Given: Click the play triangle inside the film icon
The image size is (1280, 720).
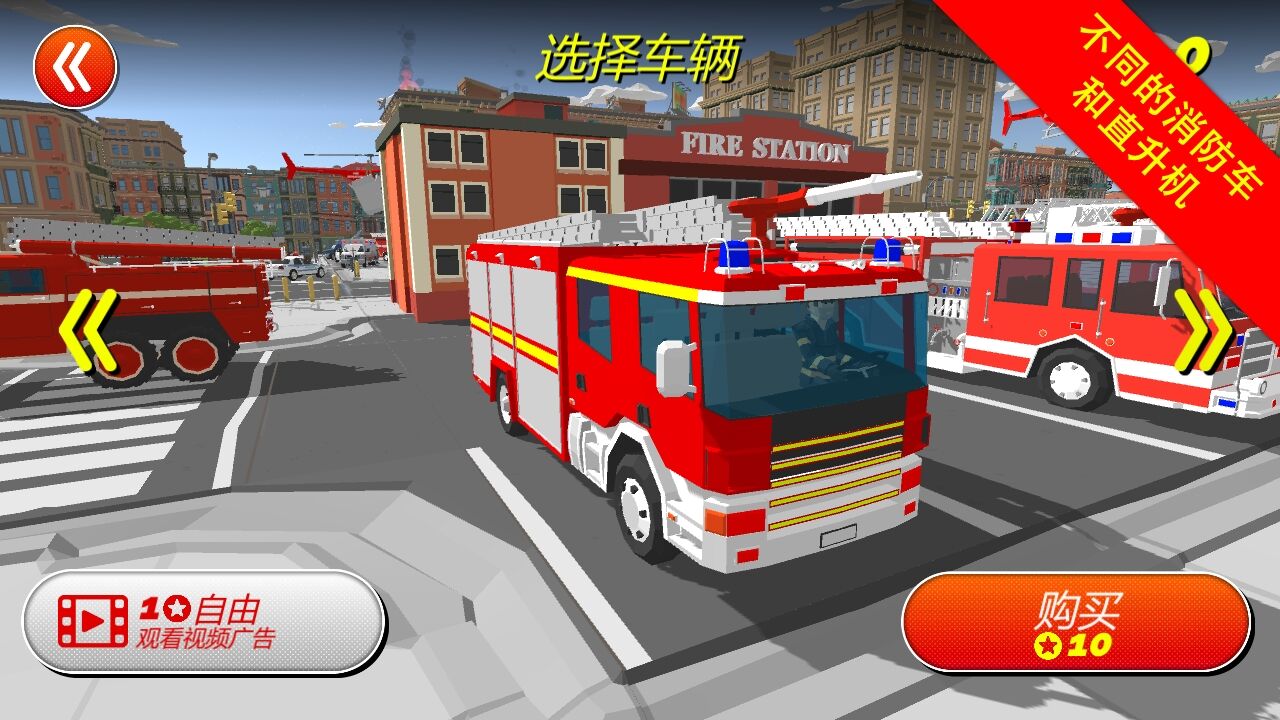Looking at the screenshot, I should click(95, 620).
